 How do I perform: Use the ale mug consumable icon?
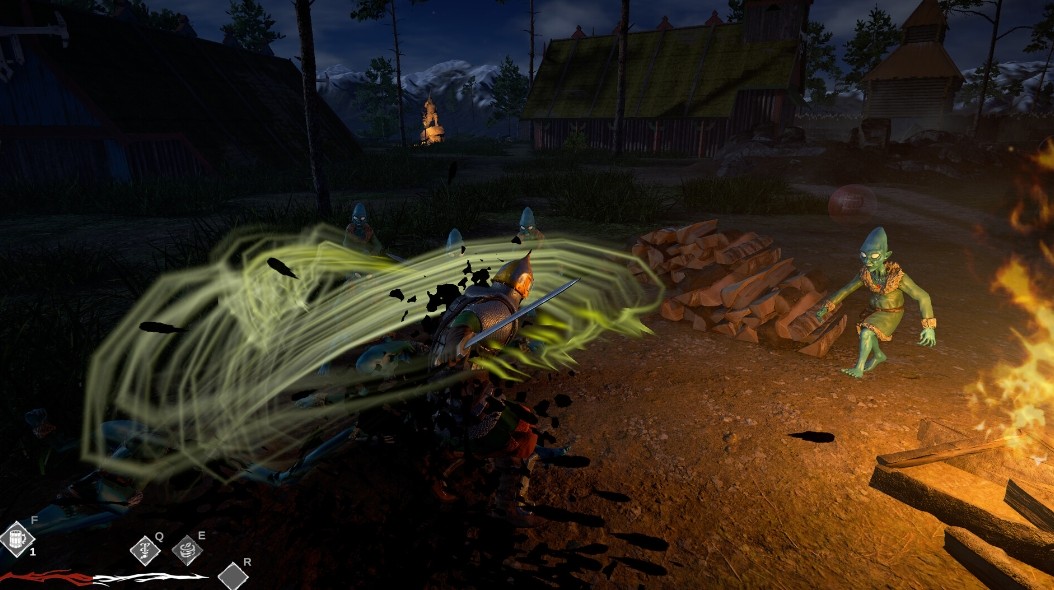coord(17,539)
